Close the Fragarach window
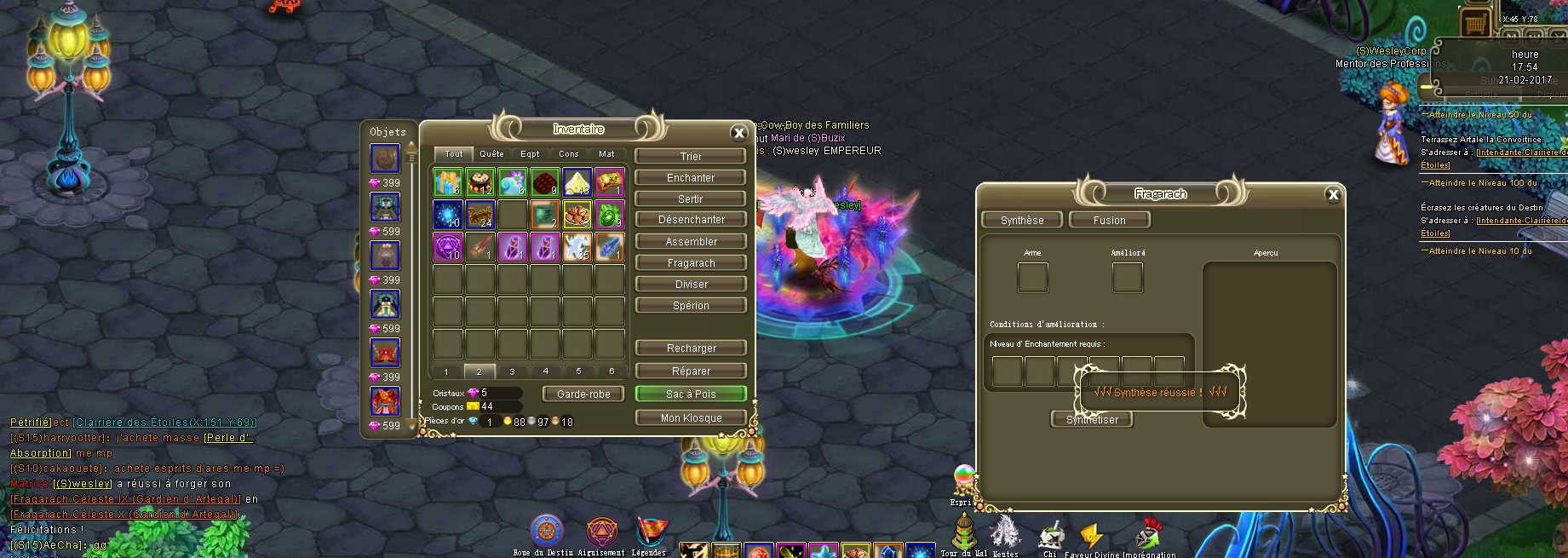The width and height of the screenshot is (1568, 558). coord(1333,195)
